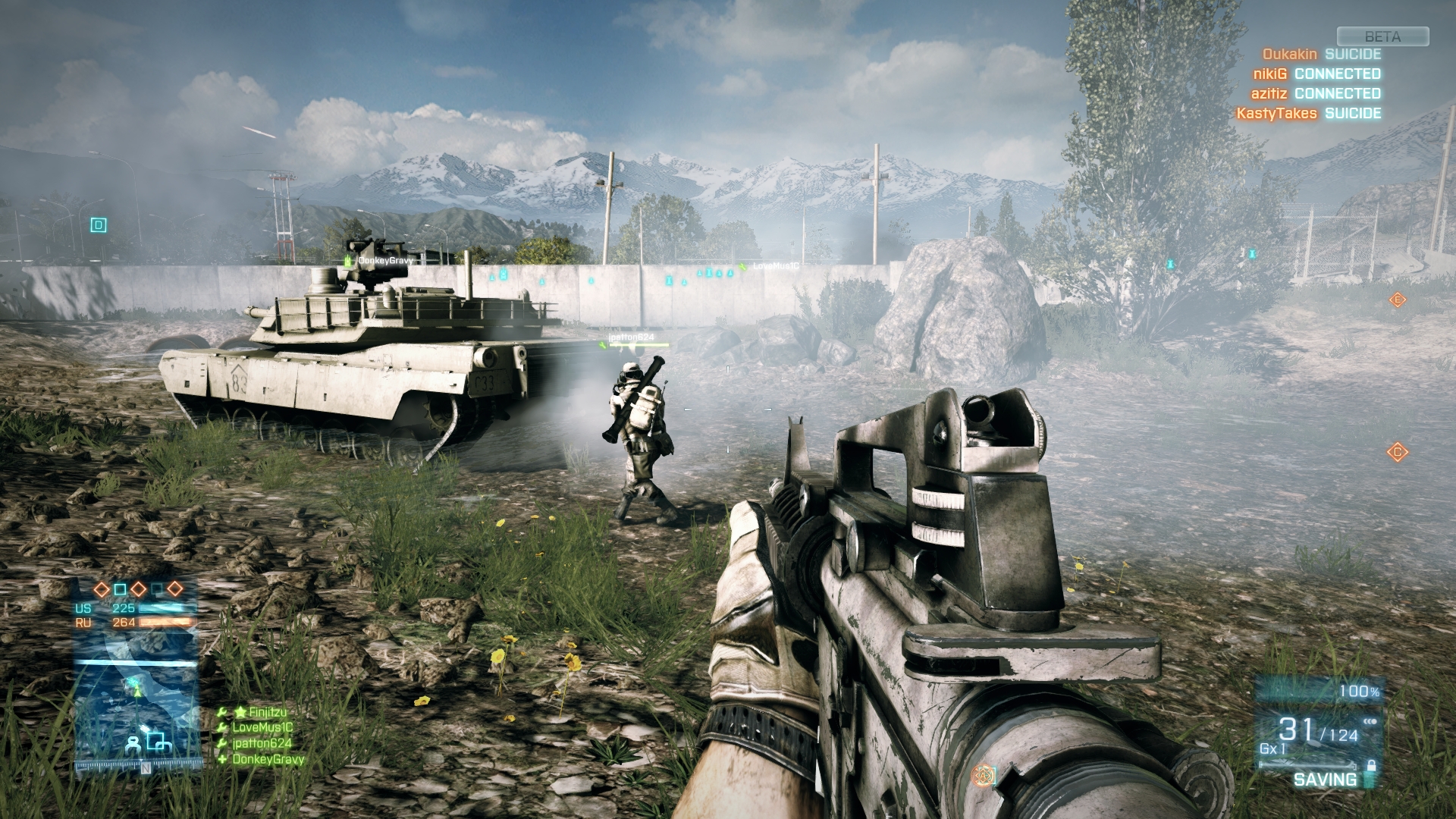
Task: Select the C objective marker
Action: click(1397, 453)
